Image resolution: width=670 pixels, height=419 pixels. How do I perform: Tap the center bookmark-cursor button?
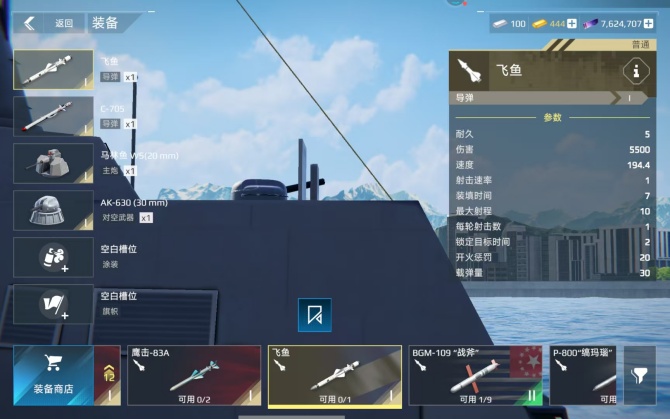(x=315, y=315)
